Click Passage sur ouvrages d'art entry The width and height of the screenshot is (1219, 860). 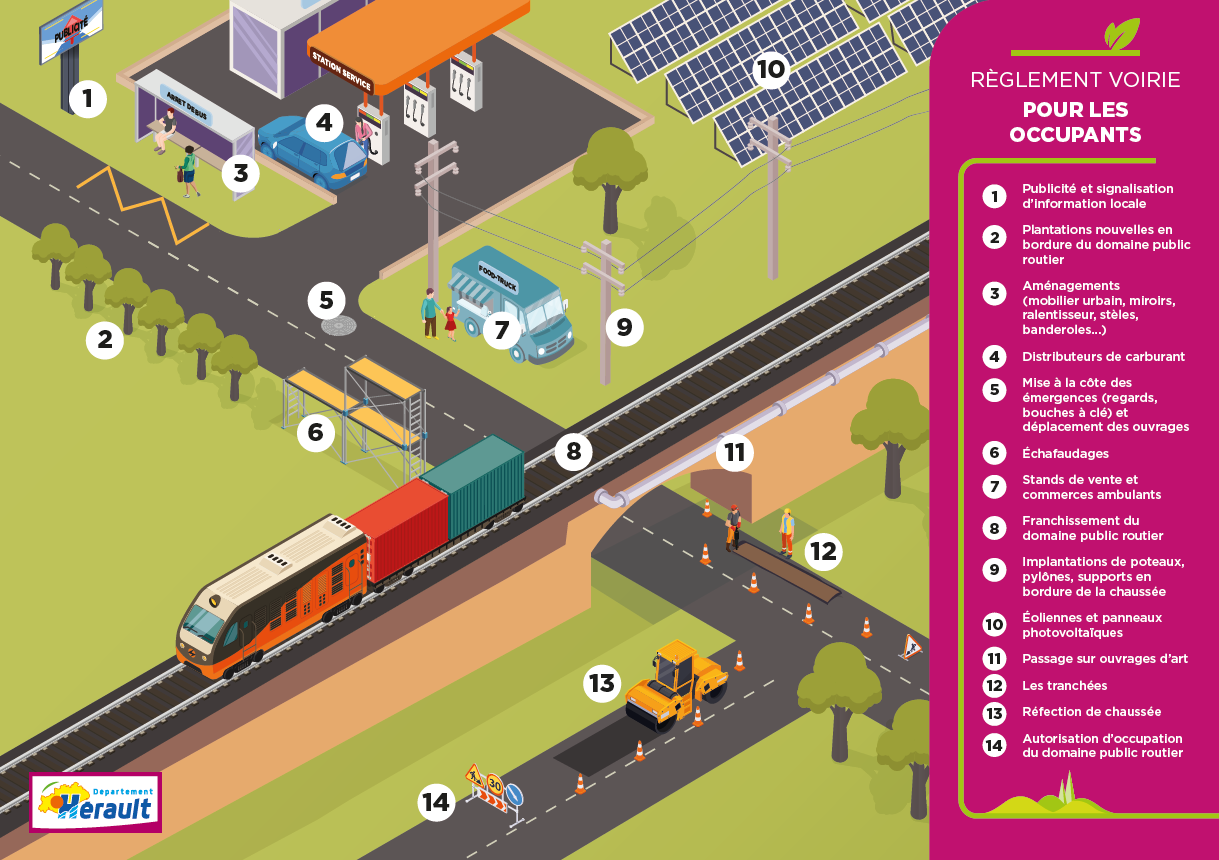click(x=1104, y=659)
